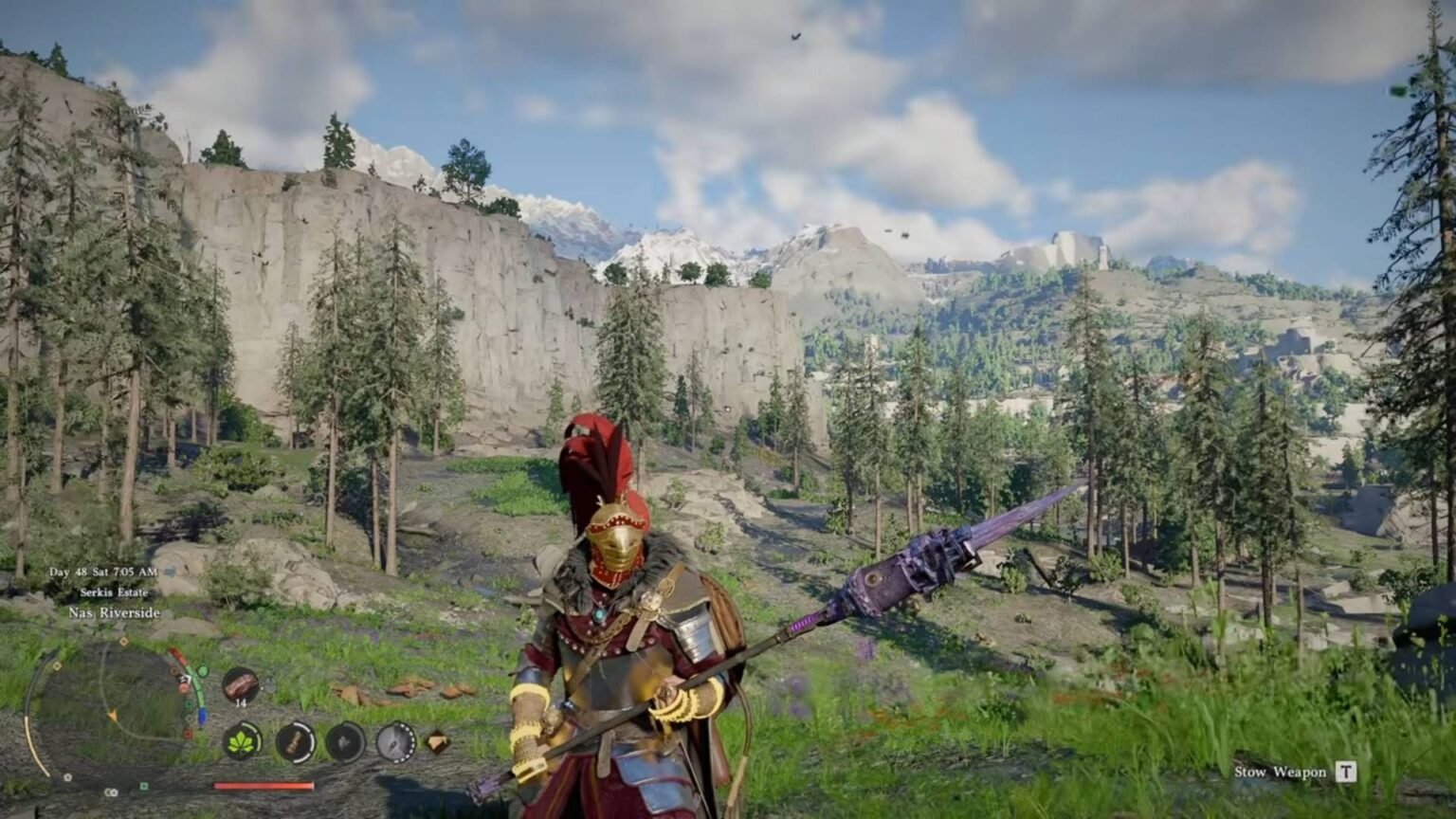This screenshot has height=819, width=1456.
Task: Click the red health bar under the quickslots
Action: pos(264,785)
